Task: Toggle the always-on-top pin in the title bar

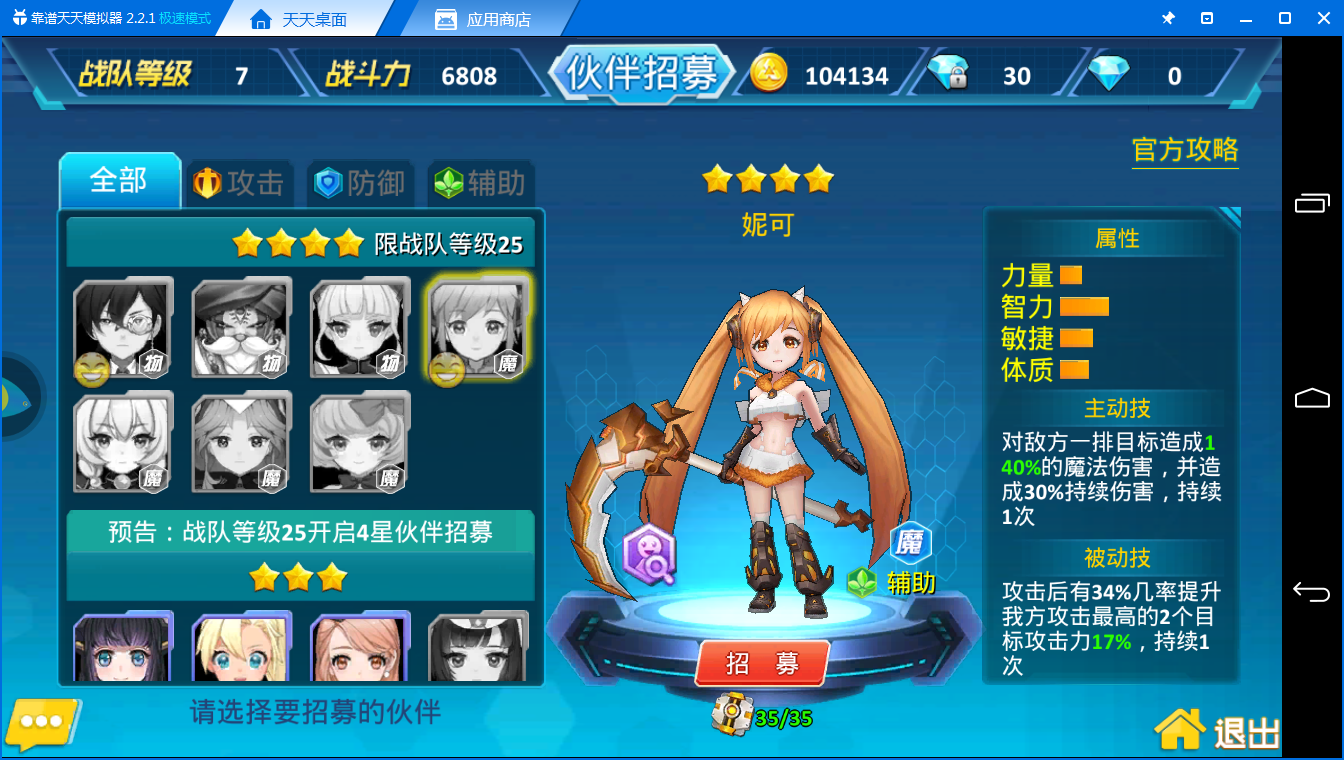Action: point(1169,17)
